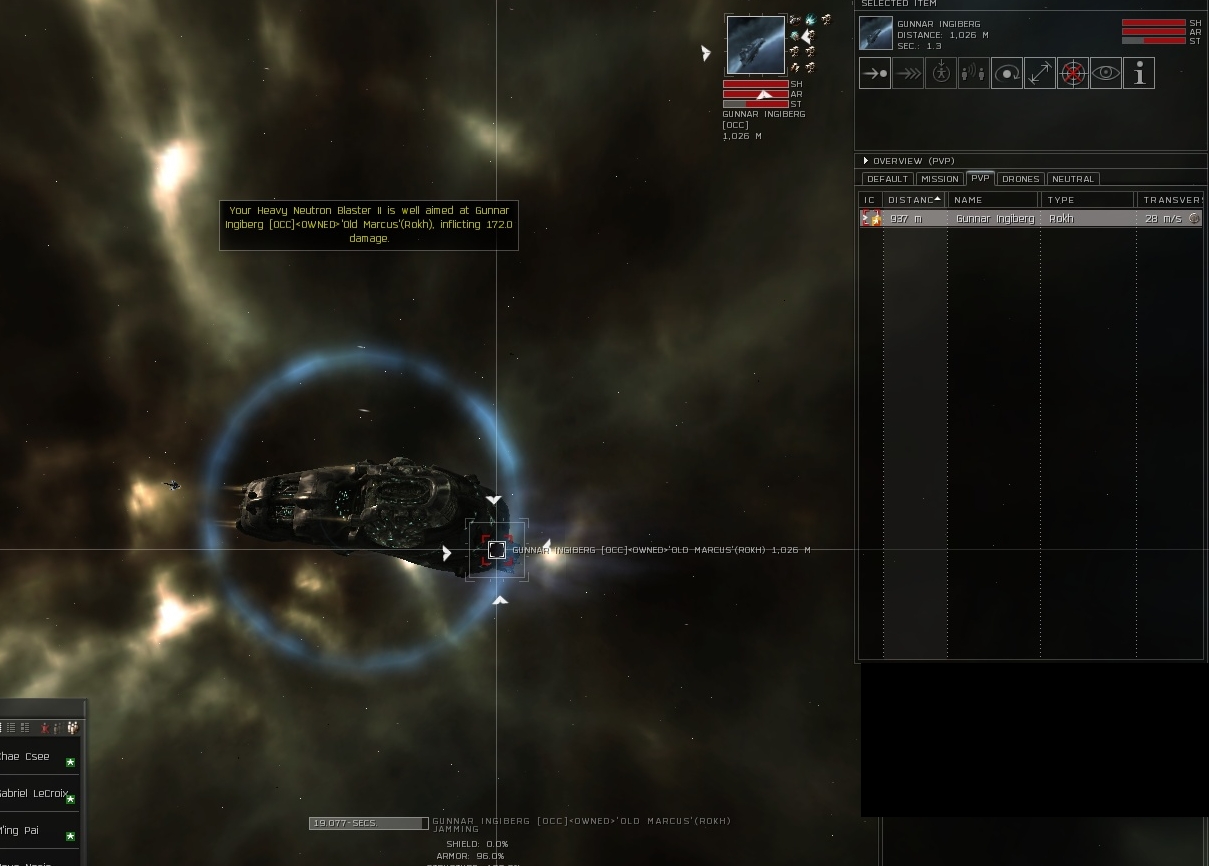Expand the Overview (PVP) arrow menu
The width and height of the screenshot is (1209, 866).
tap(866, 161)
